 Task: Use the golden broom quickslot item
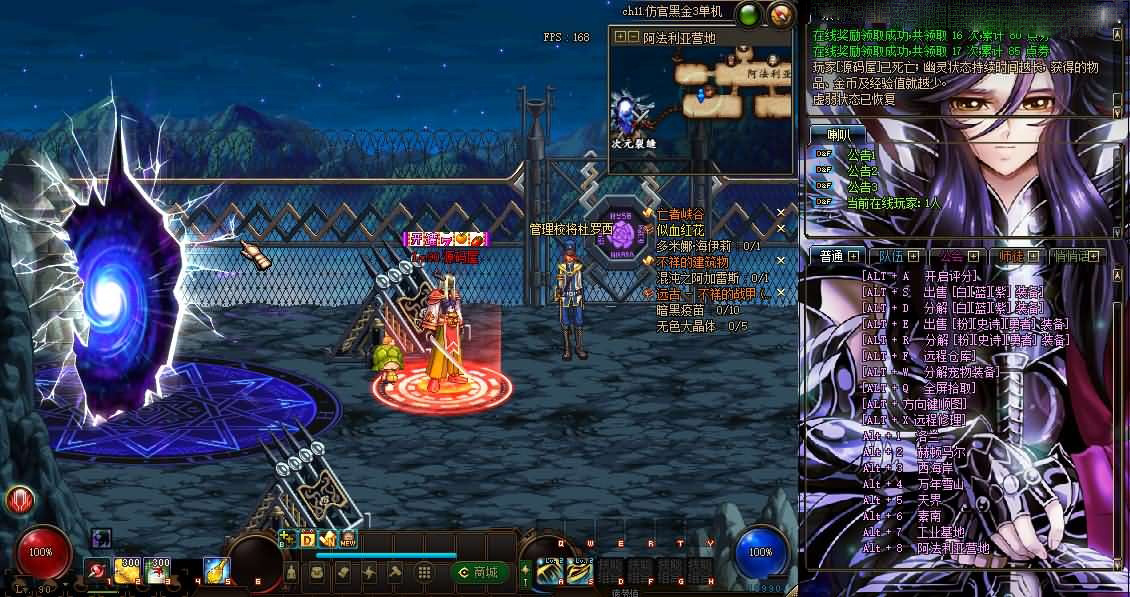pos(216,570)
